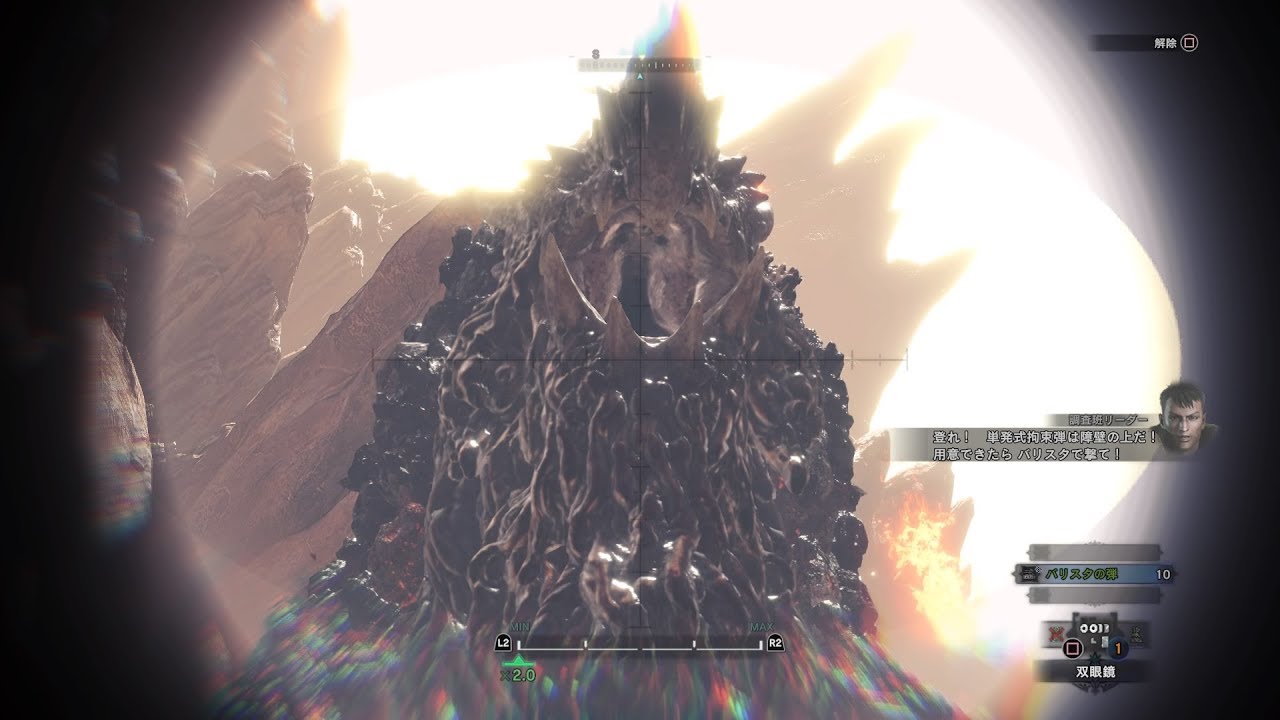This screenshot has height=720, width=1280.
Task: Choose the red-crossed item beside the binoculars
Action: coord(1054,633)
